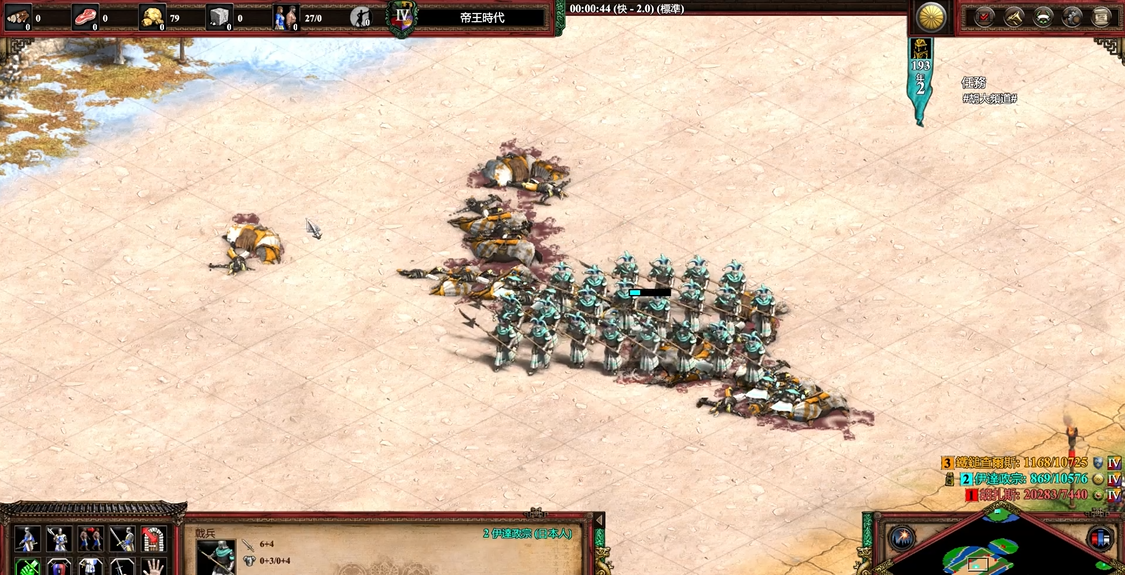
Task: Click the golden civilization emblem
Action: click(931, 16)
